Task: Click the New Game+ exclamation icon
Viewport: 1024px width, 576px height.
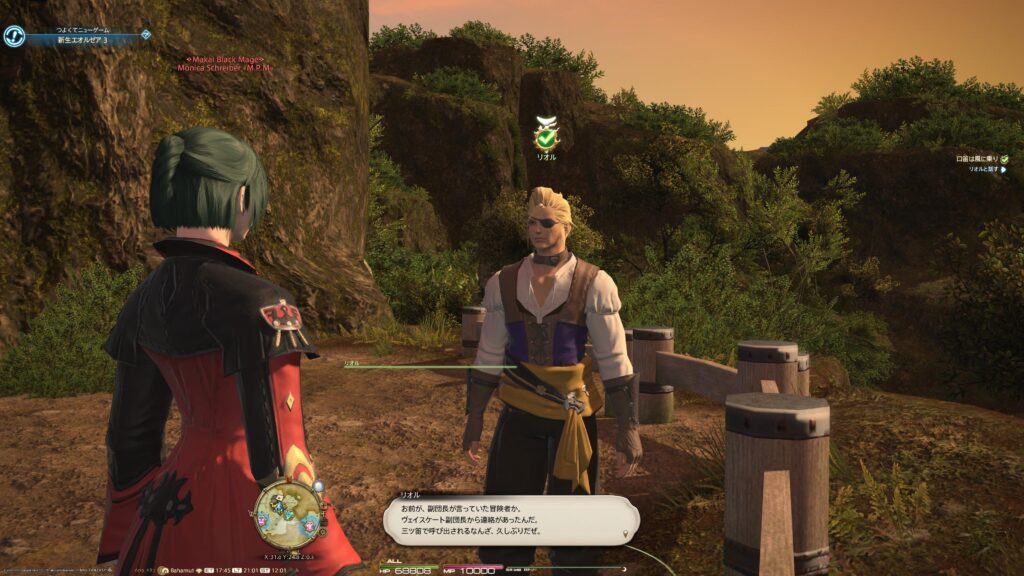Action: 14,36
